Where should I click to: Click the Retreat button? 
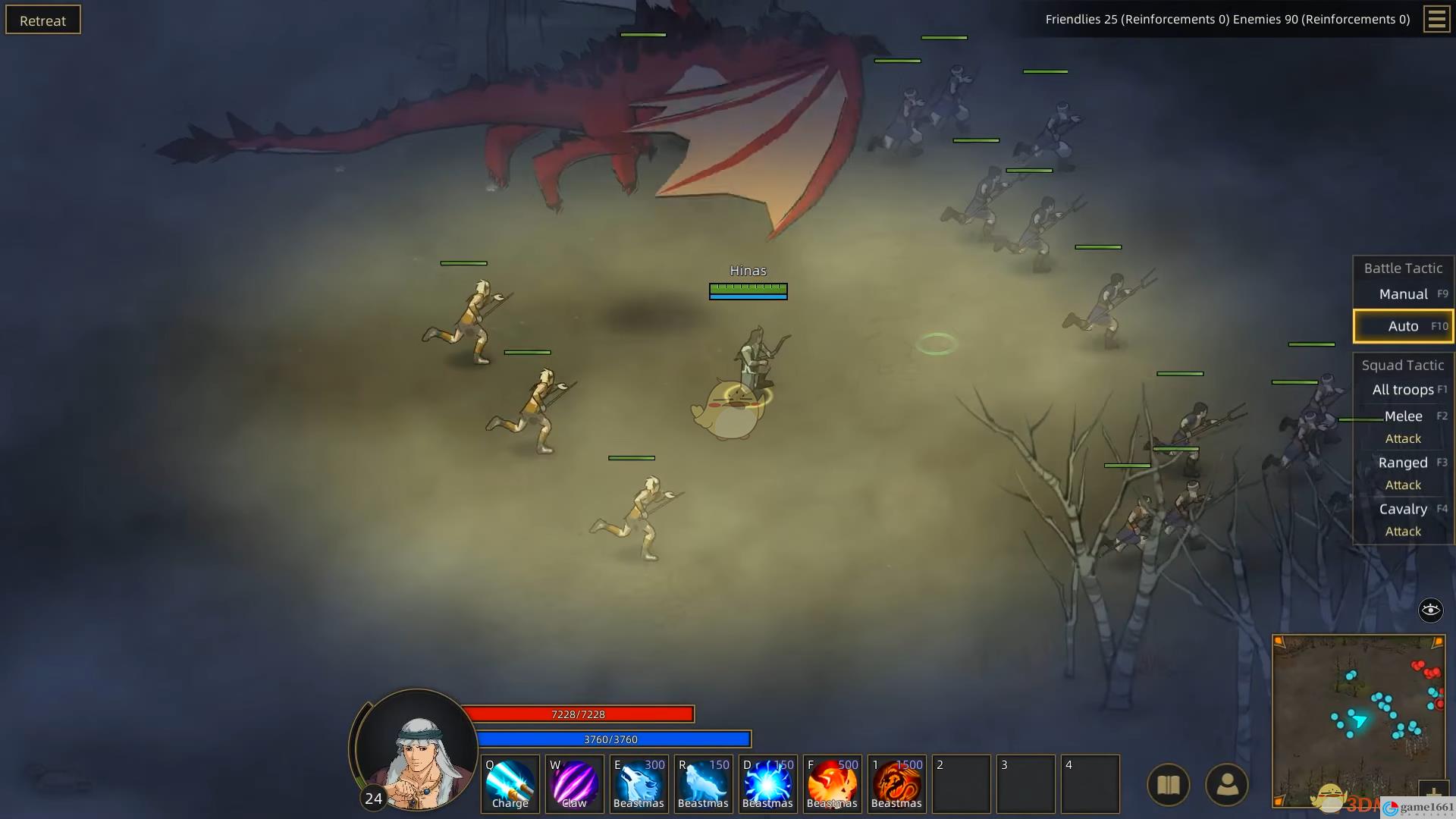(43, 20)
